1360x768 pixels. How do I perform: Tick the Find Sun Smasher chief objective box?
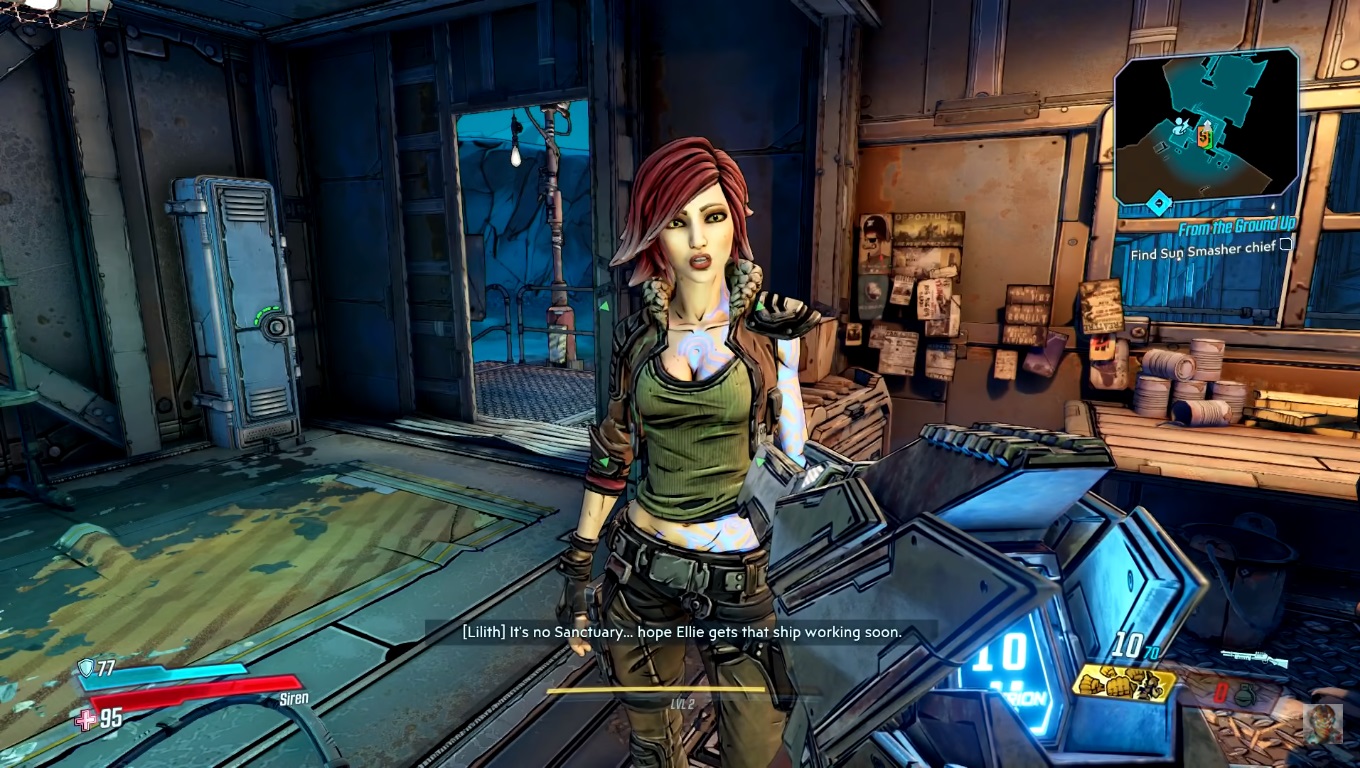tap(1286, 245)
